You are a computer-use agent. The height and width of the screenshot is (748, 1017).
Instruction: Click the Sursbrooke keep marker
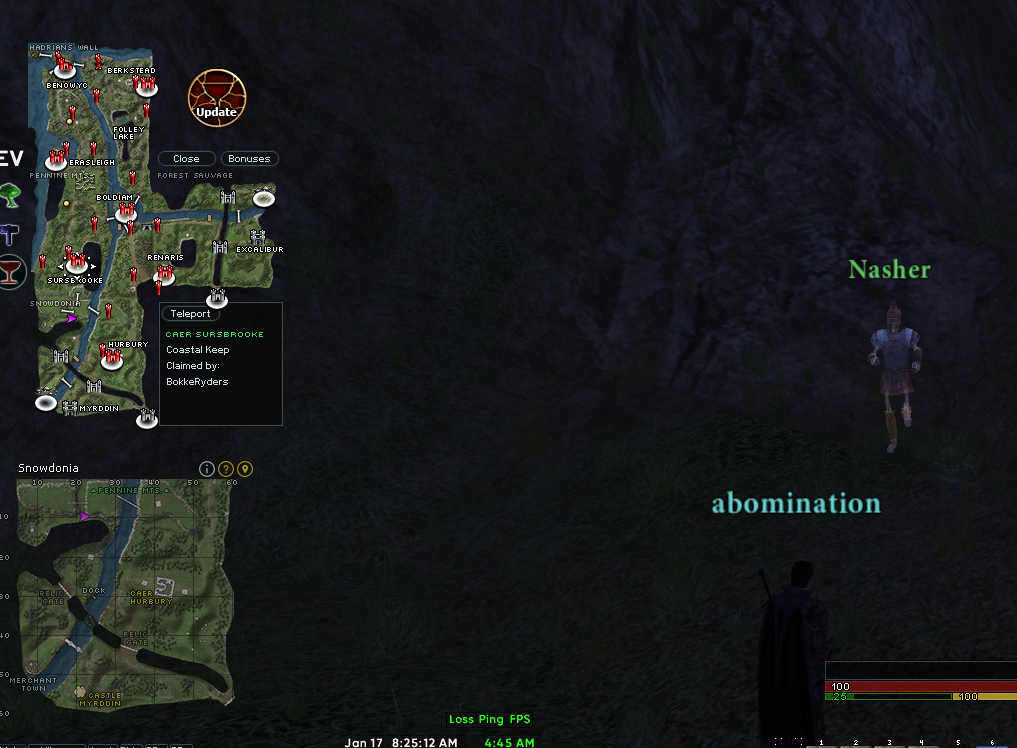tap(76, 265)
